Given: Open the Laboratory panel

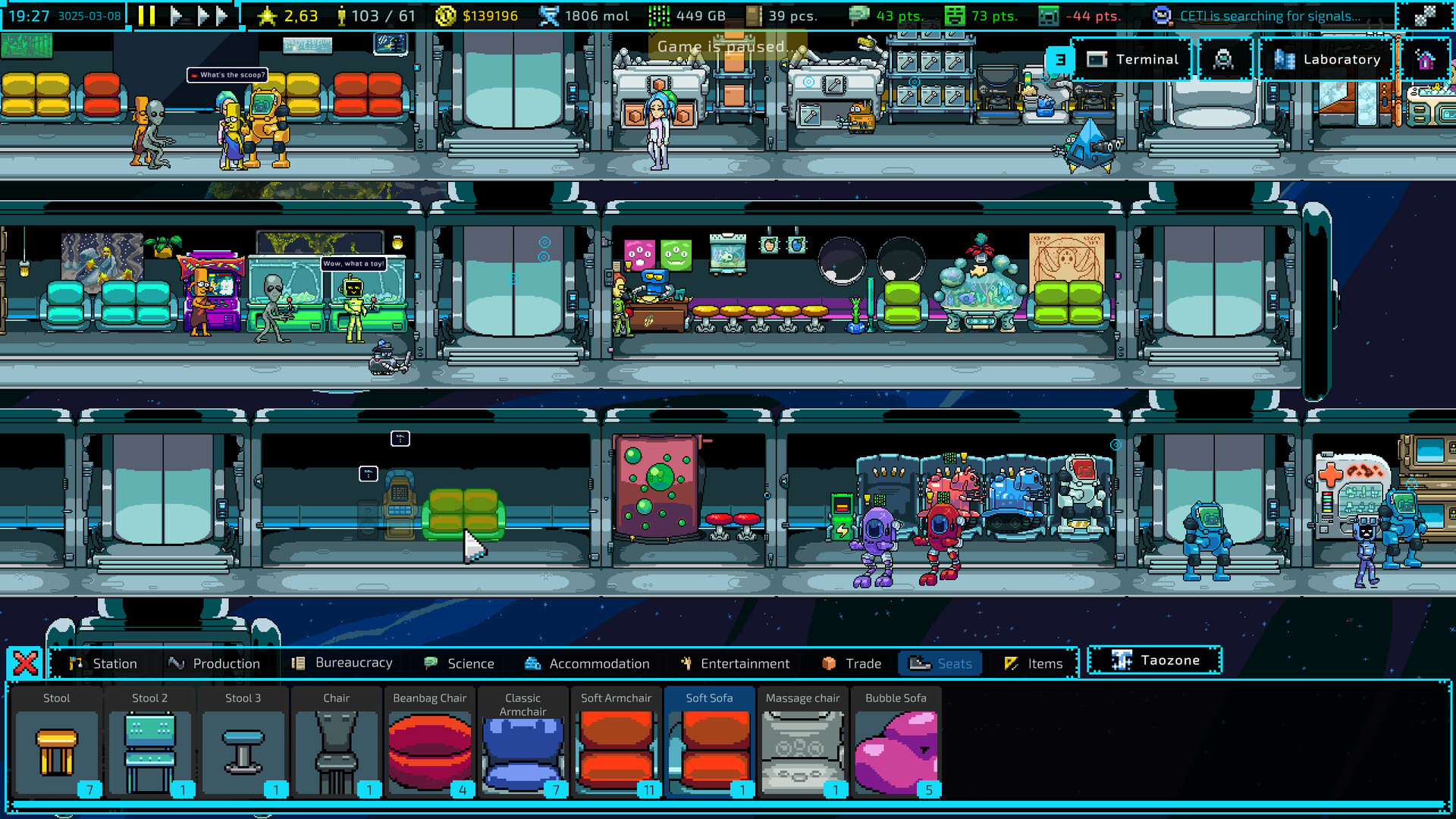Looking at the screenshot, I should [1326, 59].
